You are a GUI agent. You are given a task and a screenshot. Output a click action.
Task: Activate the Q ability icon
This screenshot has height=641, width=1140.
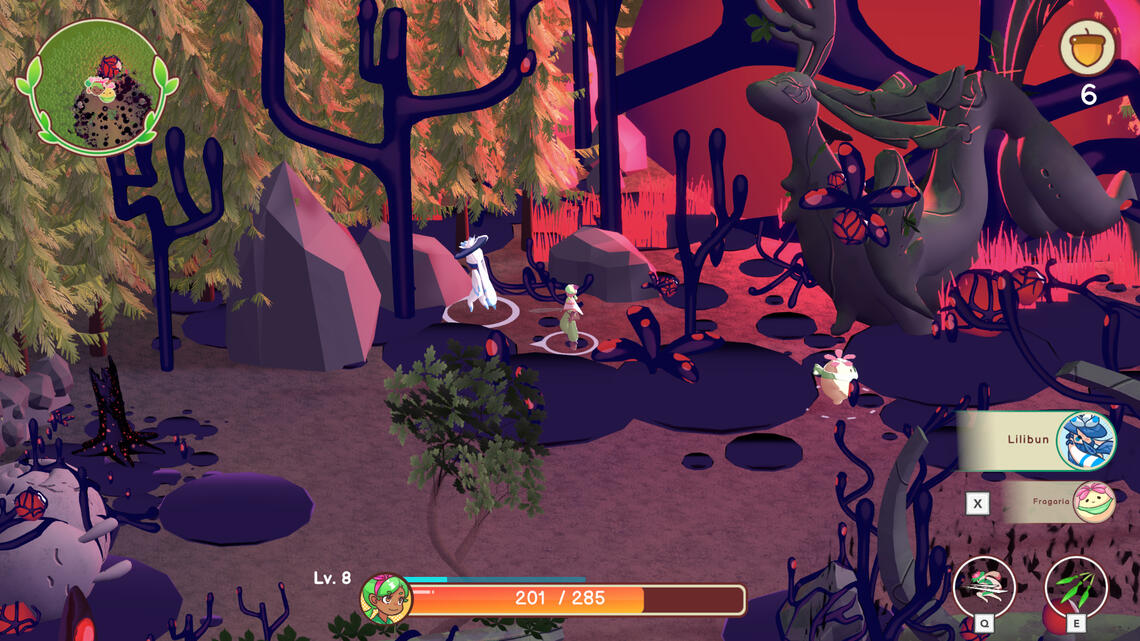point(984,588)
